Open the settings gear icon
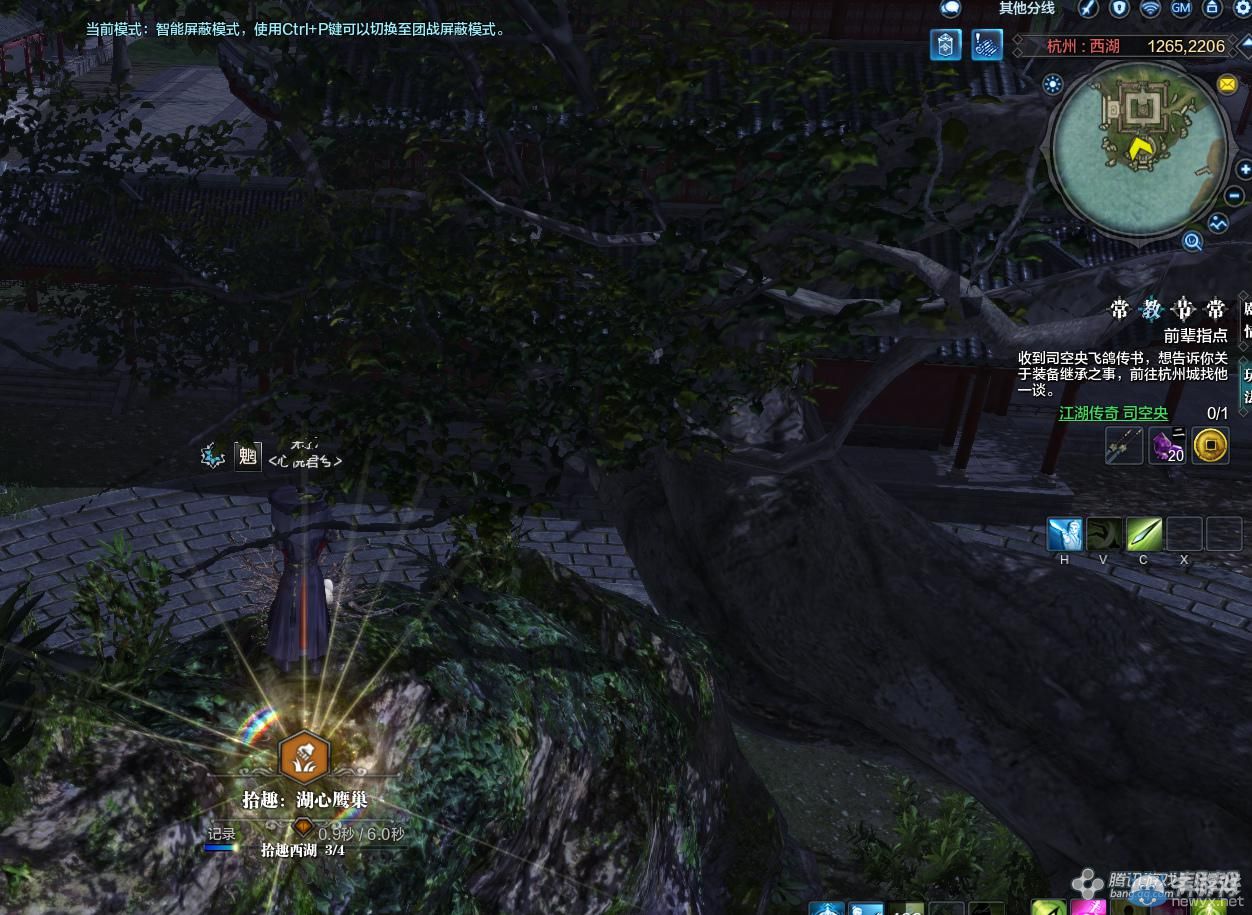The width and height of the screenshot is (1252, 915). click(1243, 8)
